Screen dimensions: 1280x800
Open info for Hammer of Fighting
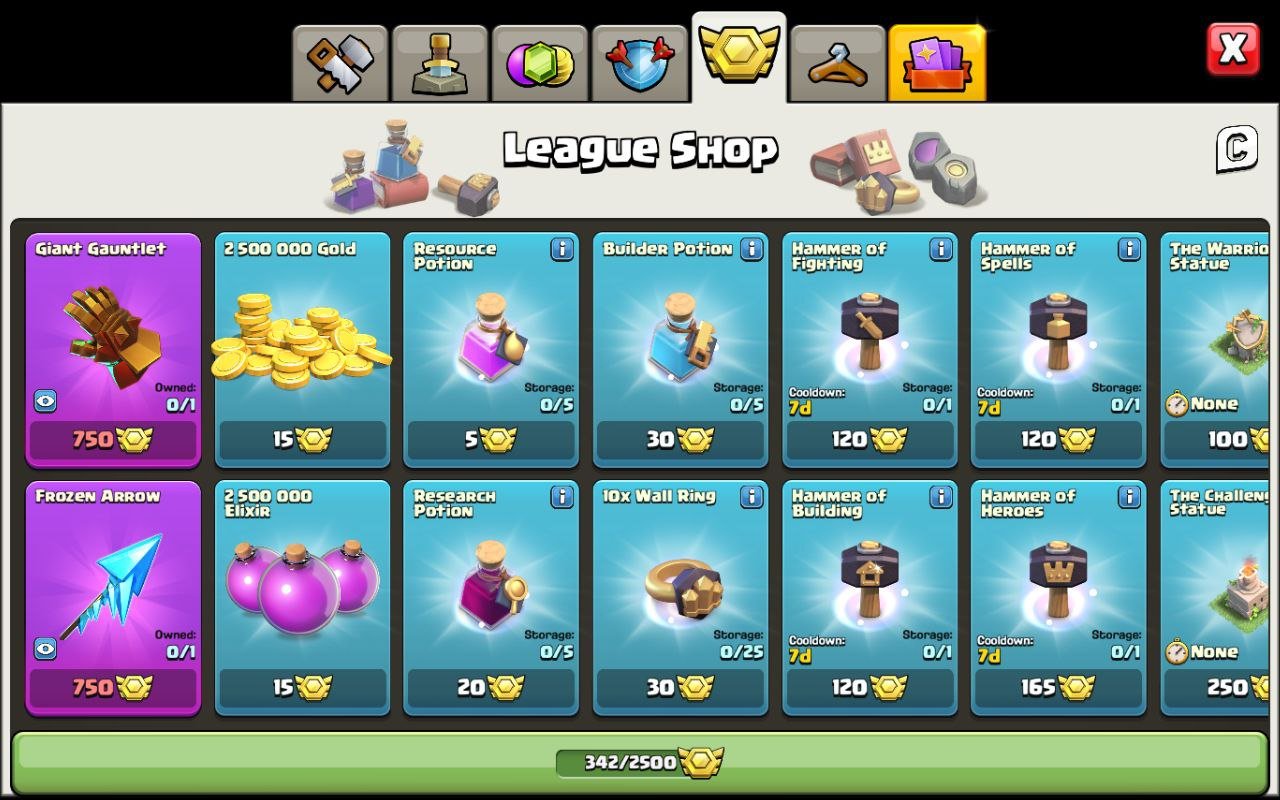(x=940, y=250)
